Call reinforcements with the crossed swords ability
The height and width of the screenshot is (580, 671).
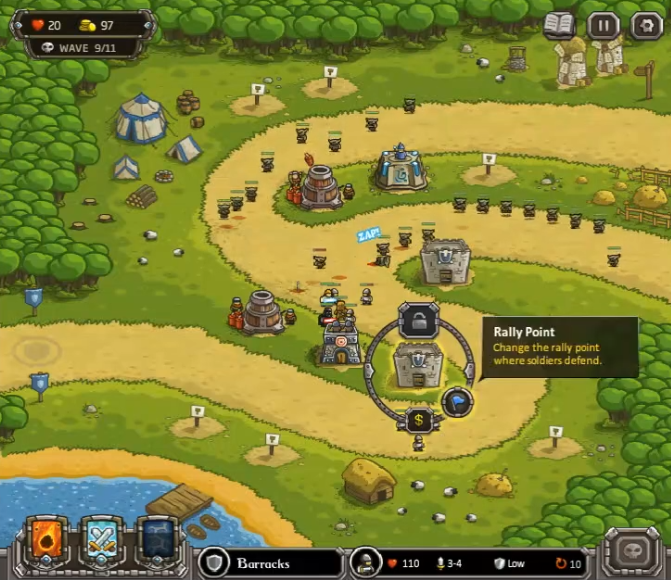point(101,541)
